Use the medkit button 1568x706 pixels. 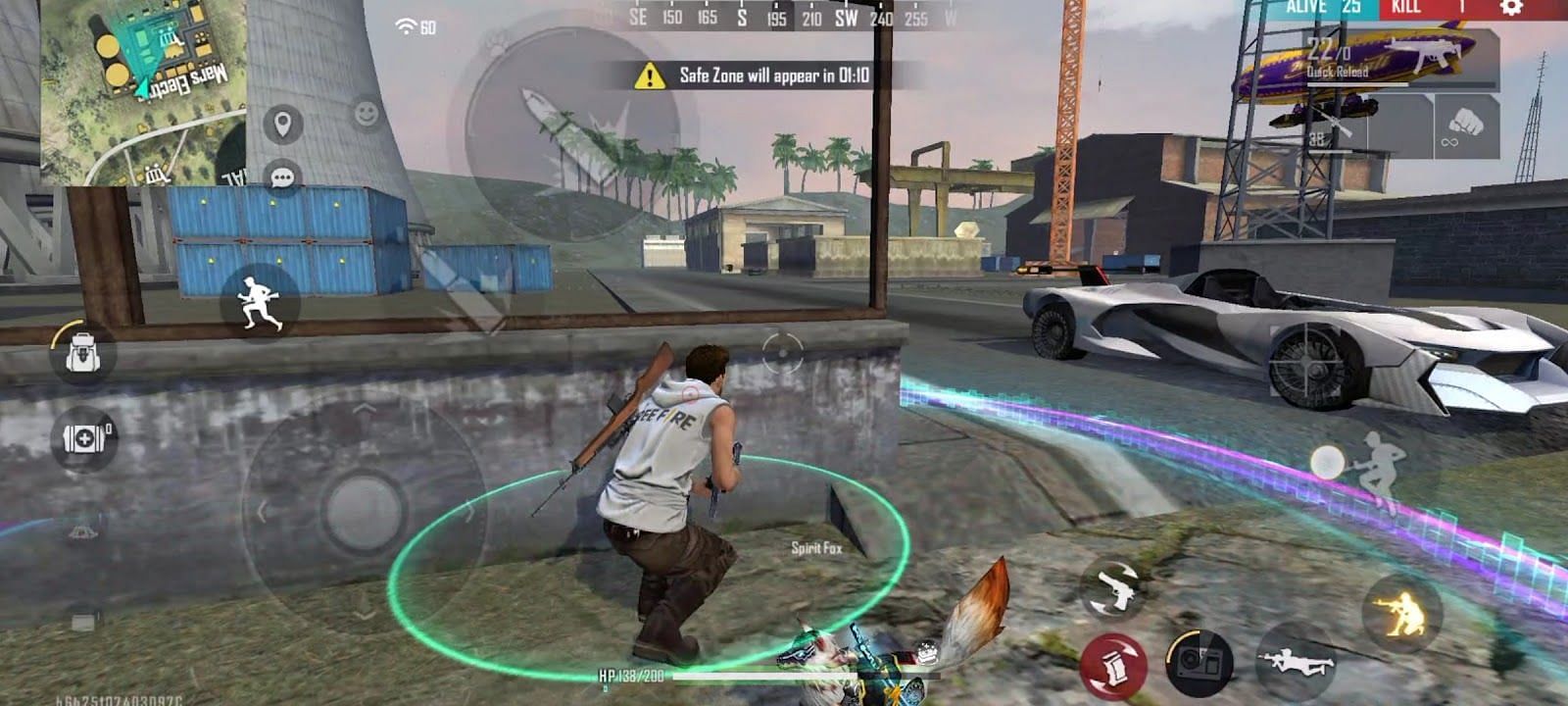[85, 437]
